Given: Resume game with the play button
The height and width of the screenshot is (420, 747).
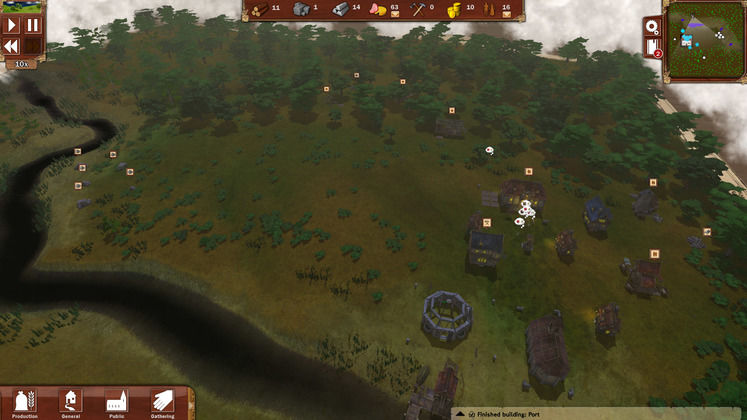Looking at the screenshot, I should coord(12,25).
